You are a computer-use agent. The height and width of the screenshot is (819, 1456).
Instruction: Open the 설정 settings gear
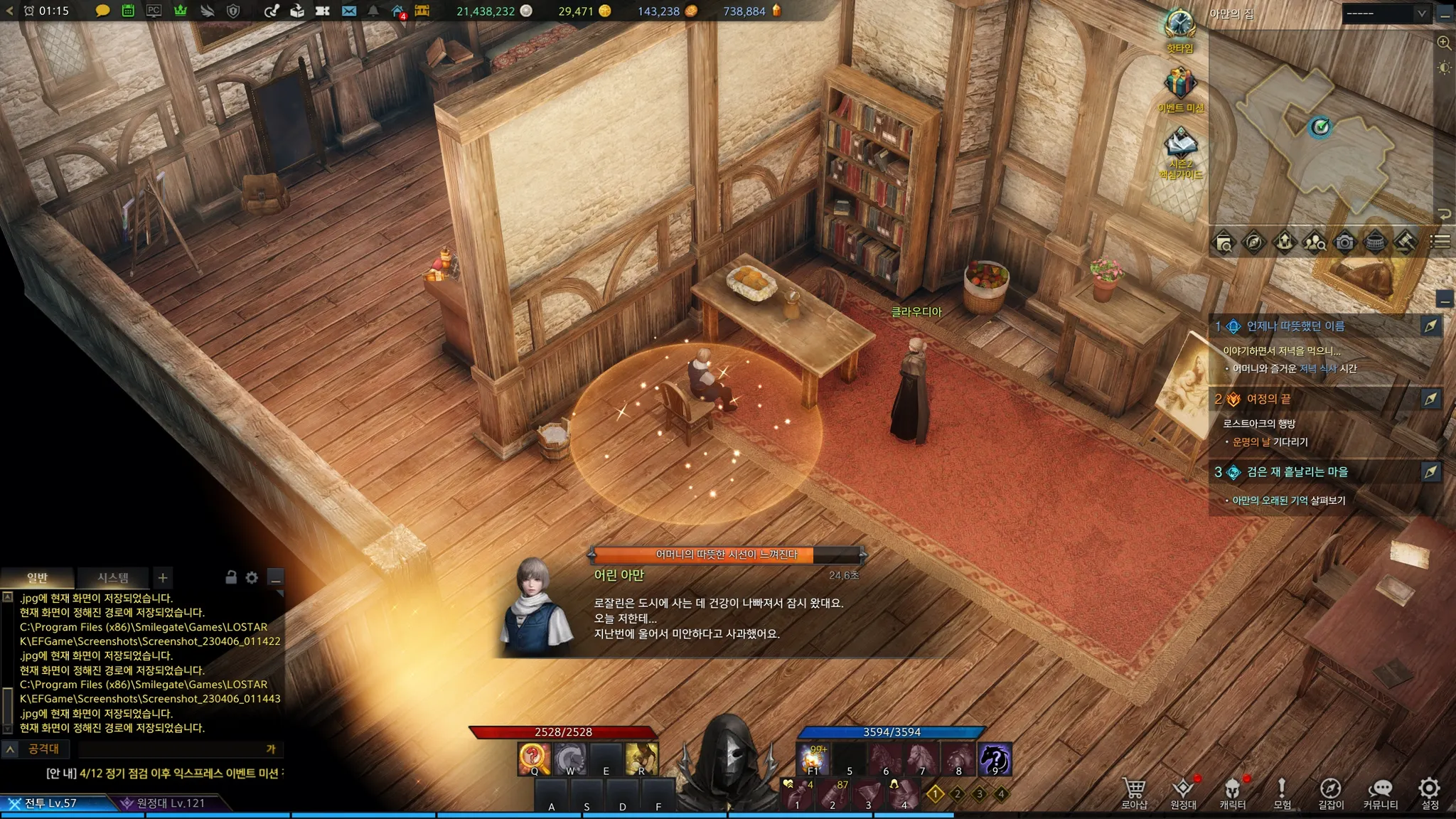[x=1429, y=793]
